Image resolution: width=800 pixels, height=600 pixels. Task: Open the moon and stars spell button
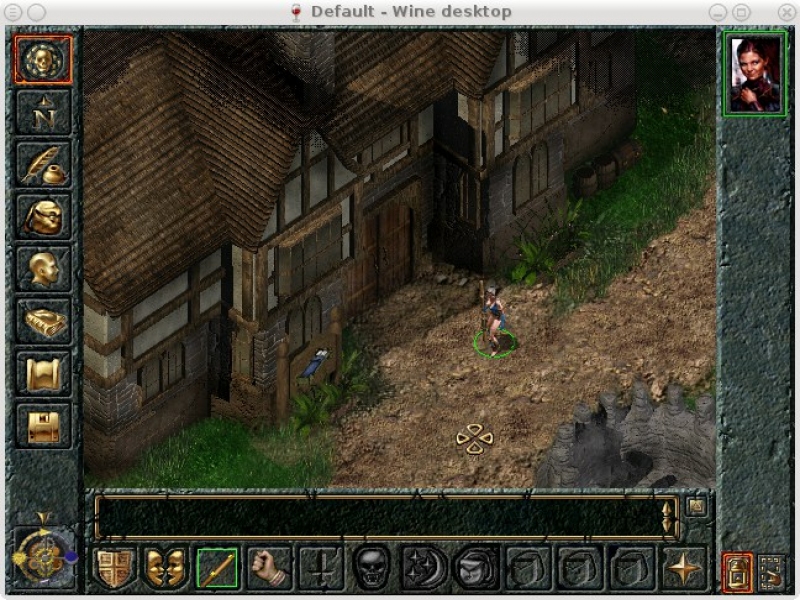coord(424,568)
